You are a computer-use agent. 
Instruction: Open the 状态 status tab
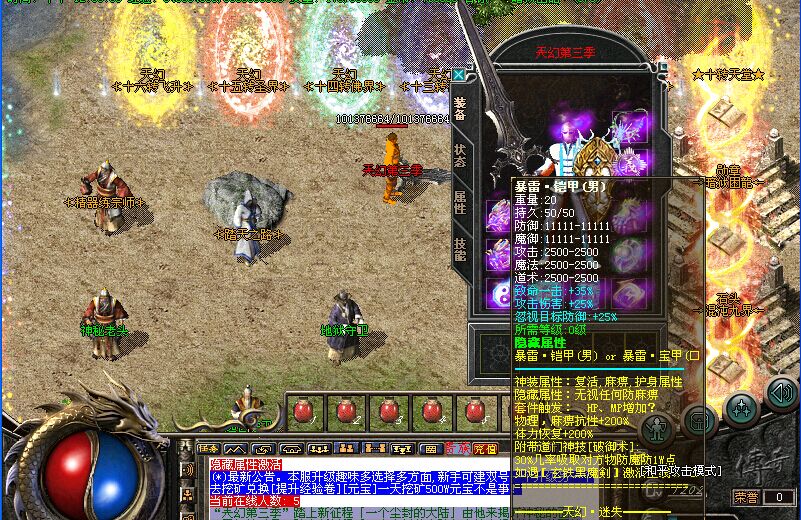pyautogui.click(x=459, y=155)
